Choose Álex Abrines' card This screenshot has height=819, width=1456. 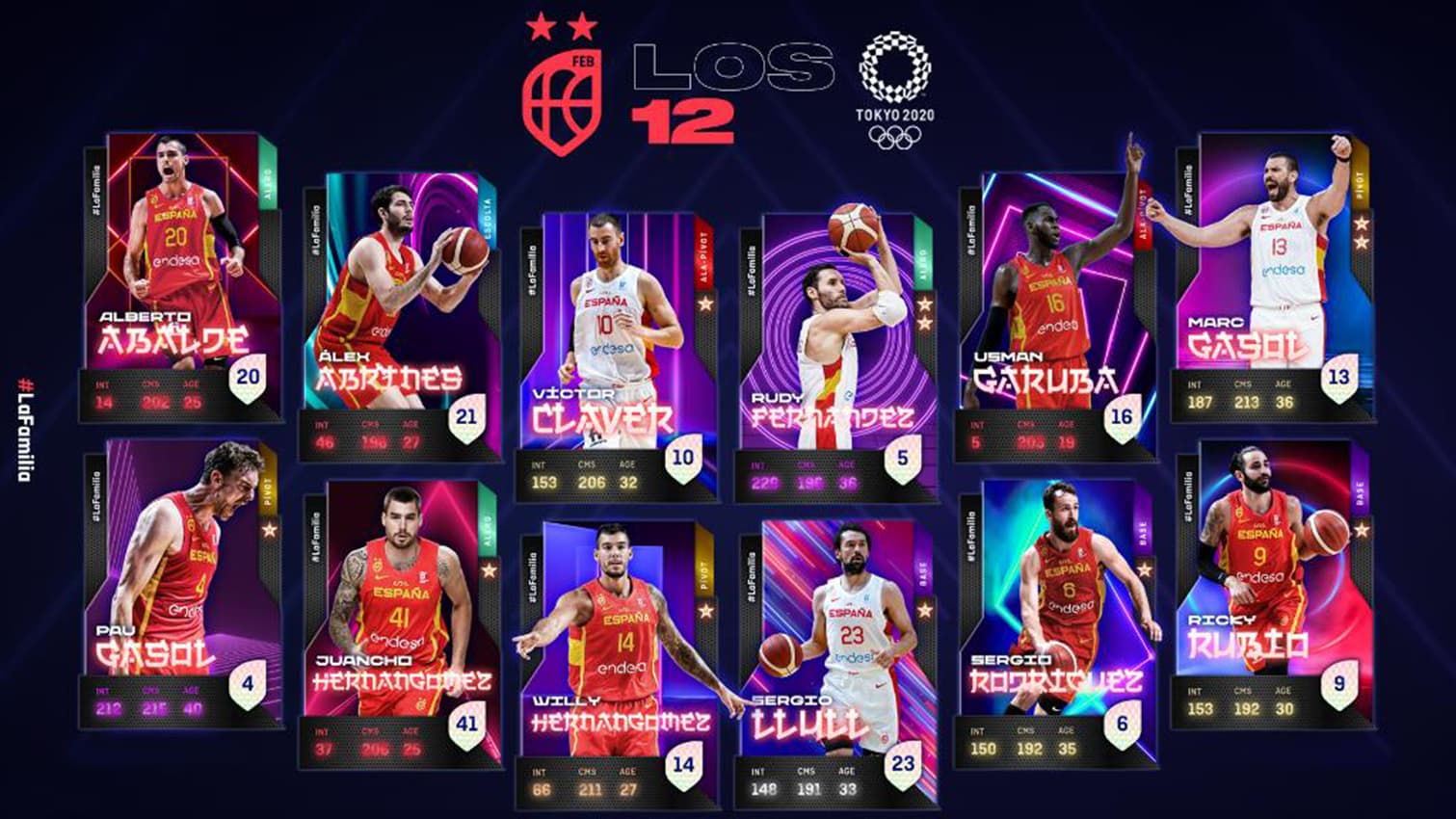pyautogui.click(x=399, y=316)
